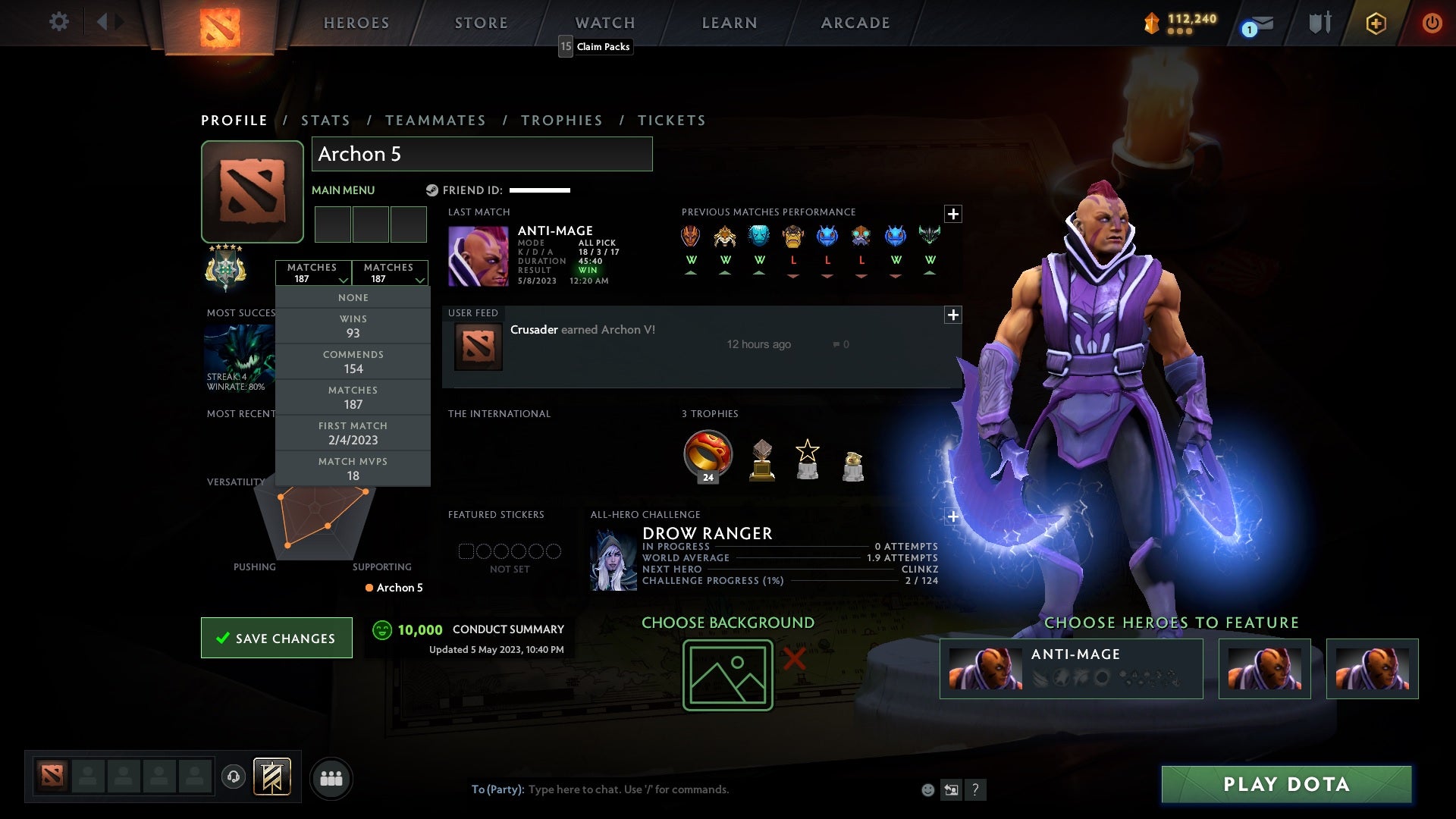The image size is (1456, 819).
Task: Claim the 15 packs
Action: click(595, 46)
